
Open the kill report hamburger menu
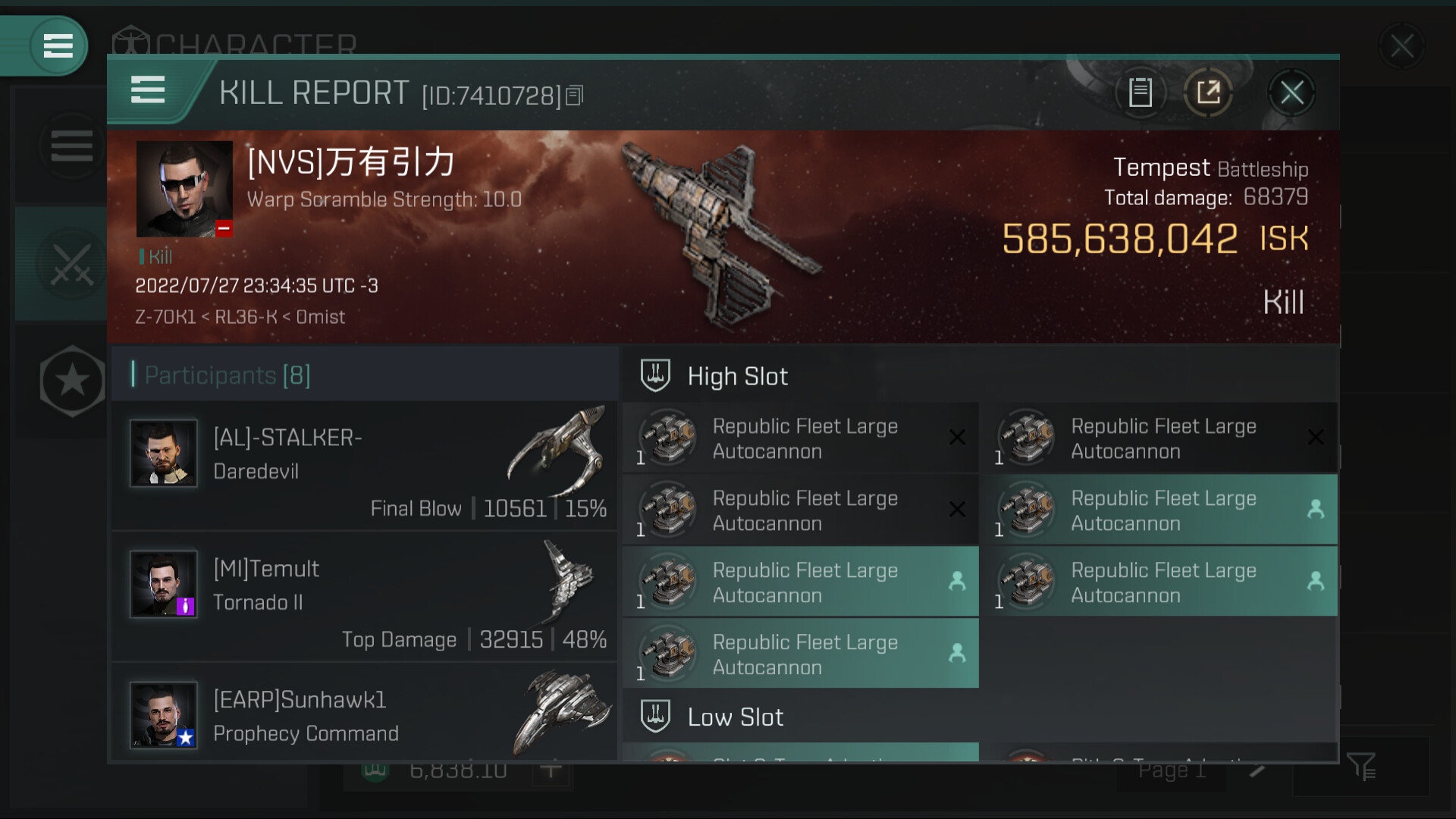click(148, 90)
